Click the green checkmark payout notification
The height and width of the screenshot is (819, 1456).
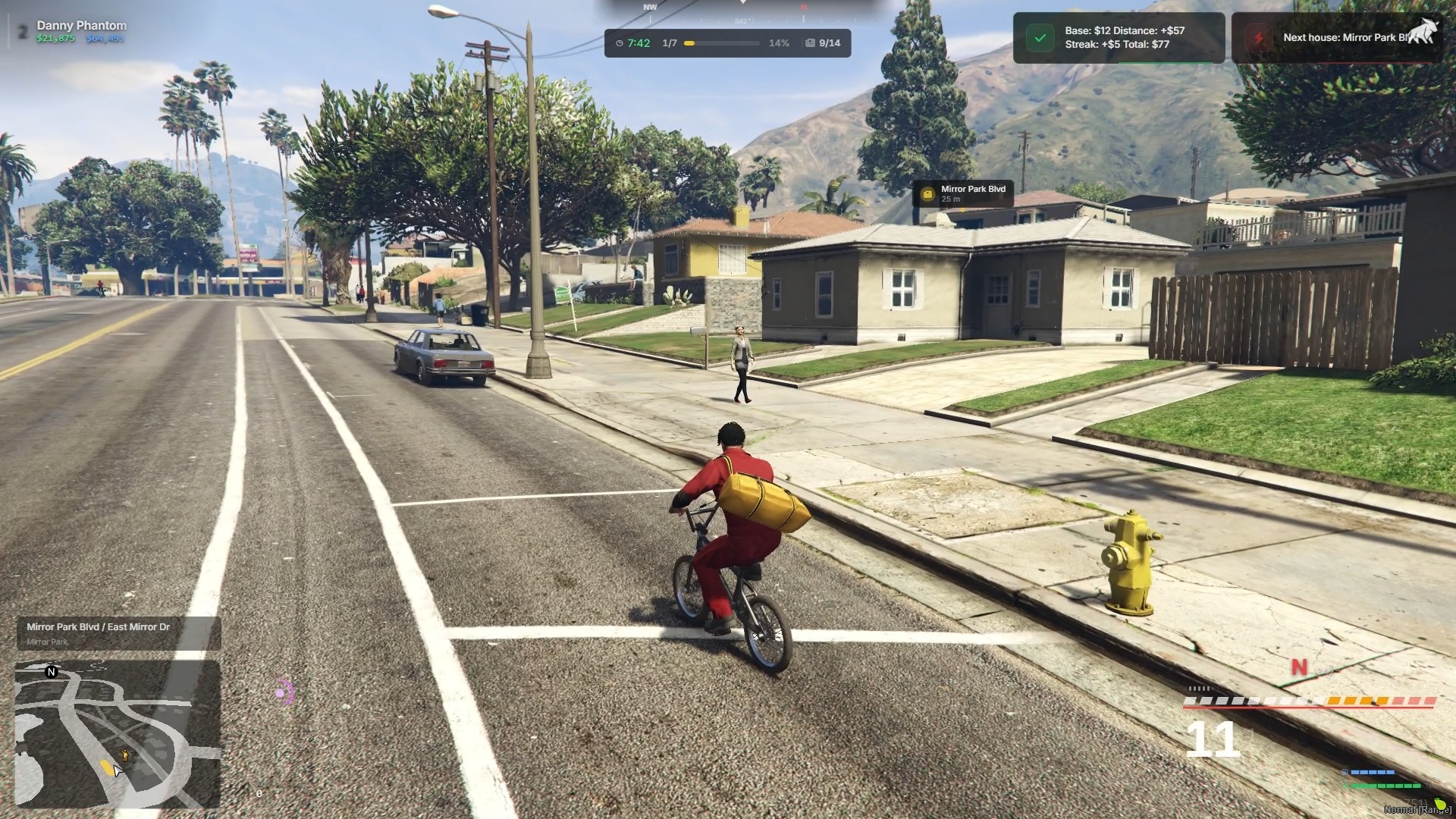pyautogui.click(x=1040, y=38)
